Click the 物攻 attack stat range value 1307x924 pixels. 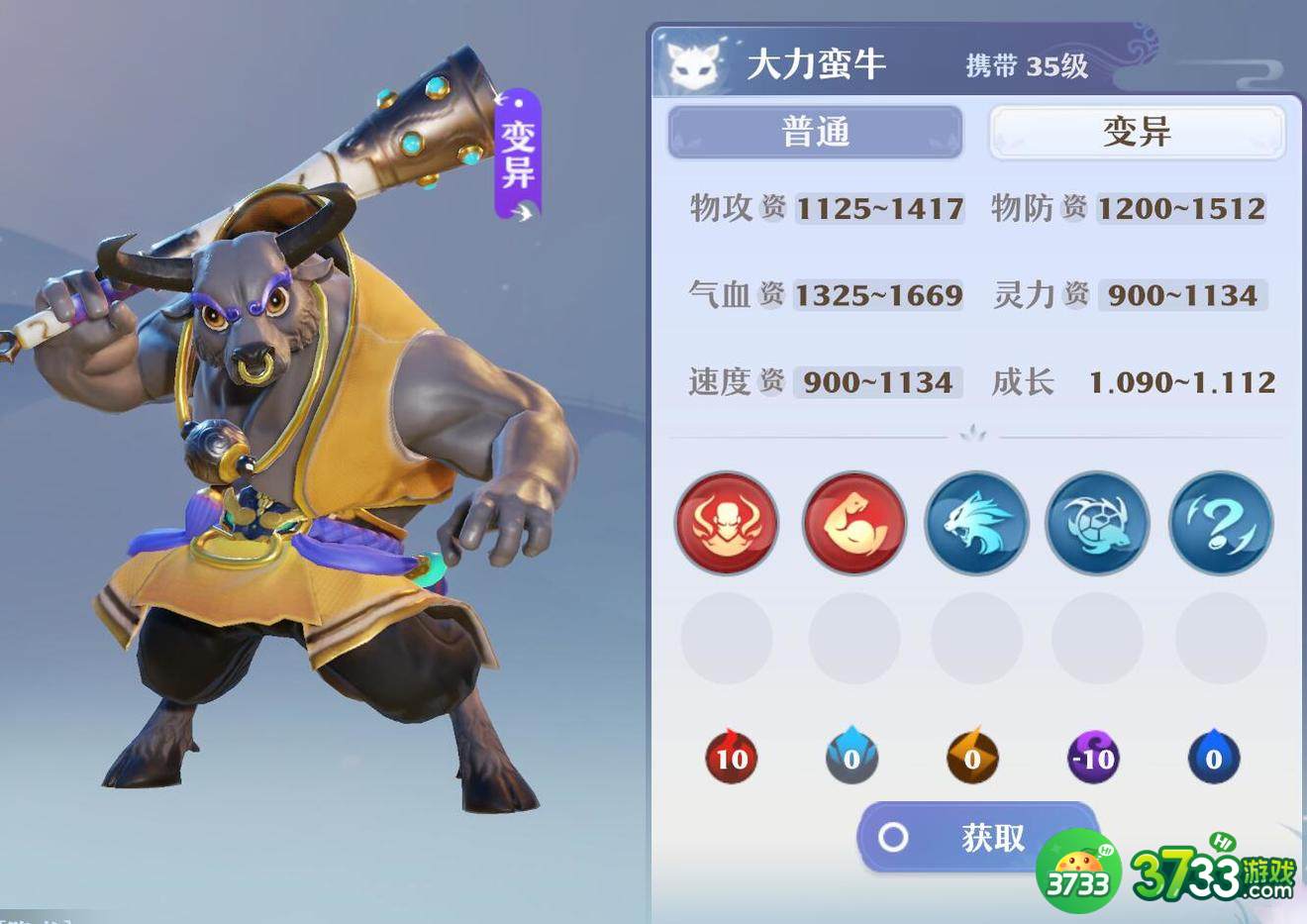(879, 208)
